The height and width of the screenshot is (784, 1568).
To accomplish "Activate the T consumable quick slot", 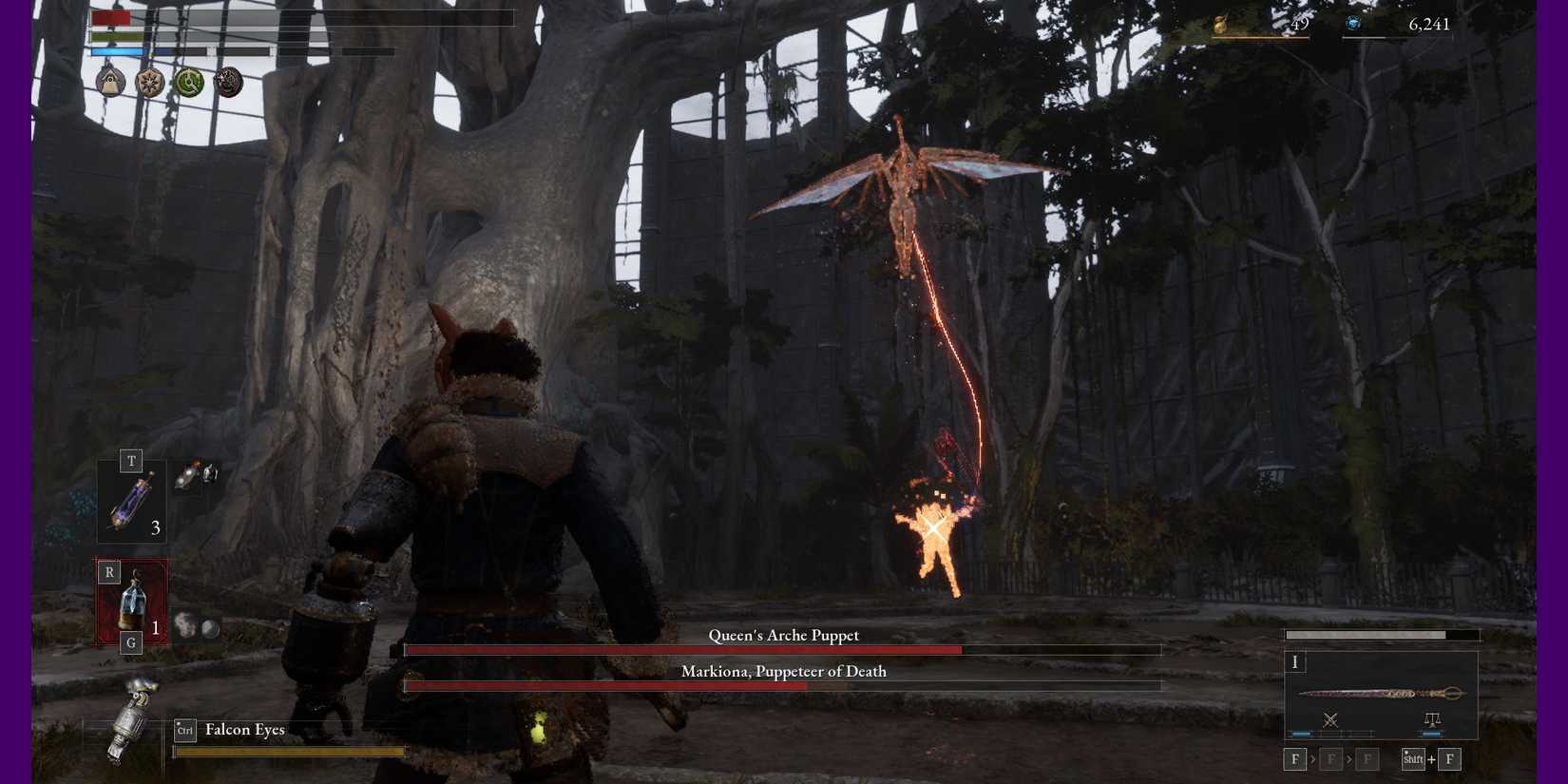I will tap(131, 461).
